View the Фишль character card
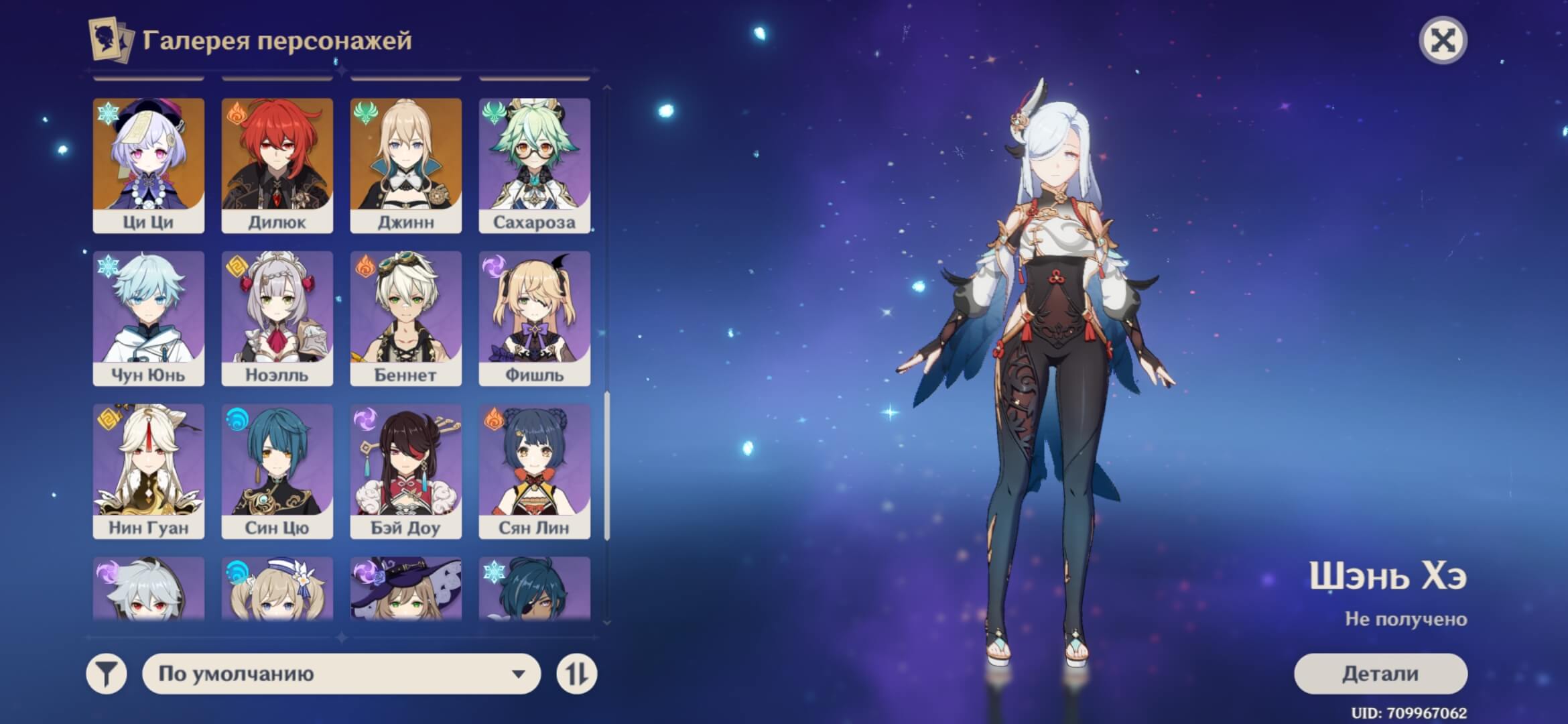The height and width of the screenshot is (724, 1568). pyautogui.click(x=534, y=318)
